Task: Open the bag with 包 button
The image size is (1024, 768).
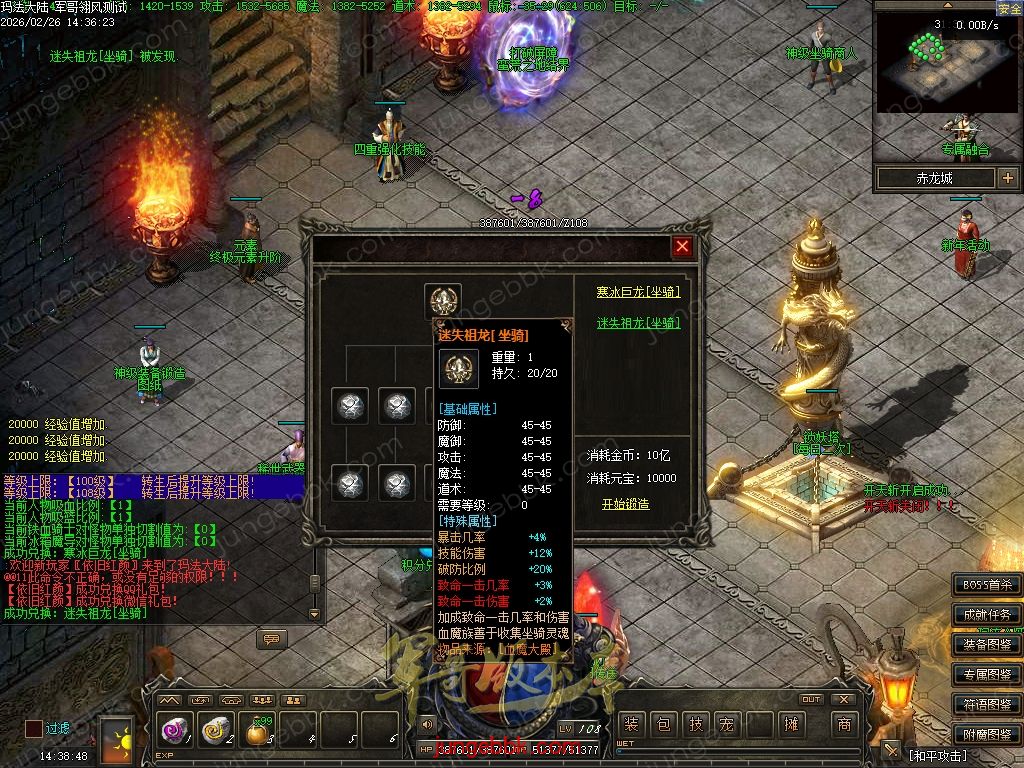Action: (663, 725)
